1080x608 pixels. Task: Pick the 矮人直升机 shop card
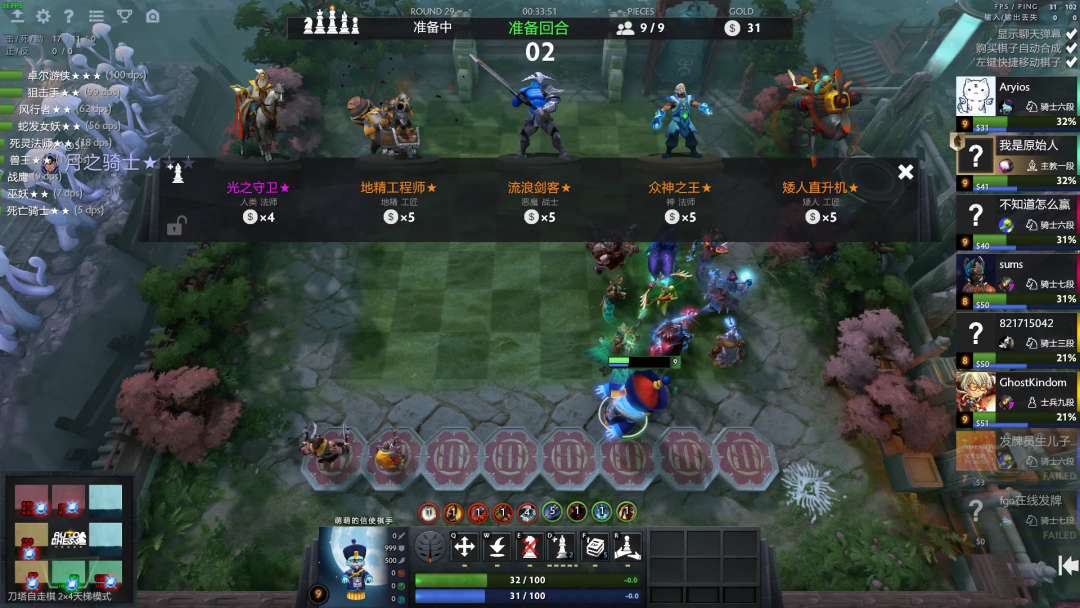(x=820, y=200)
